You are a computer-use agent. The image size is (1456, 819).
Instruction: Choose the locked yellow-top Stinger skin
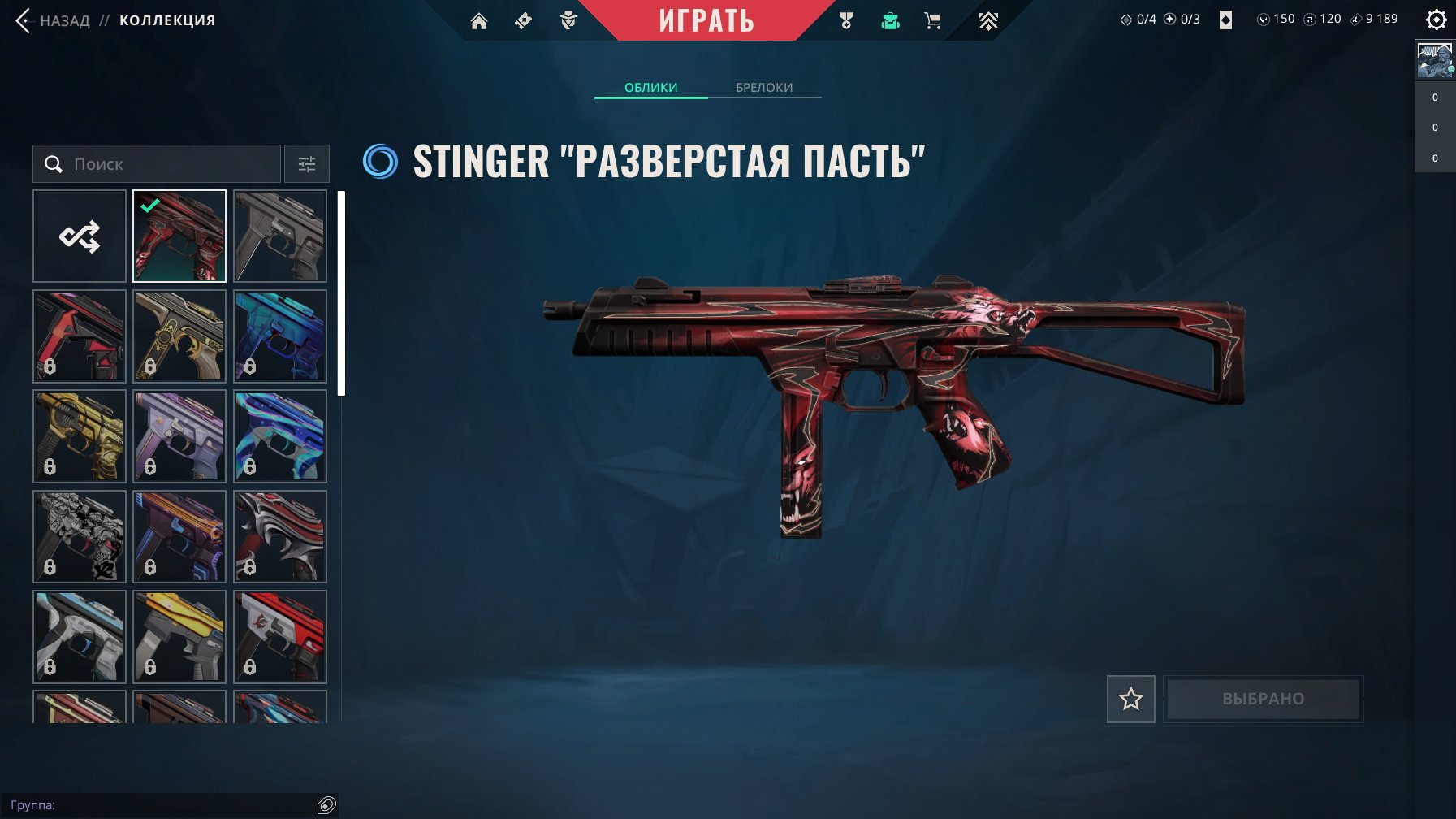(179, 636)
